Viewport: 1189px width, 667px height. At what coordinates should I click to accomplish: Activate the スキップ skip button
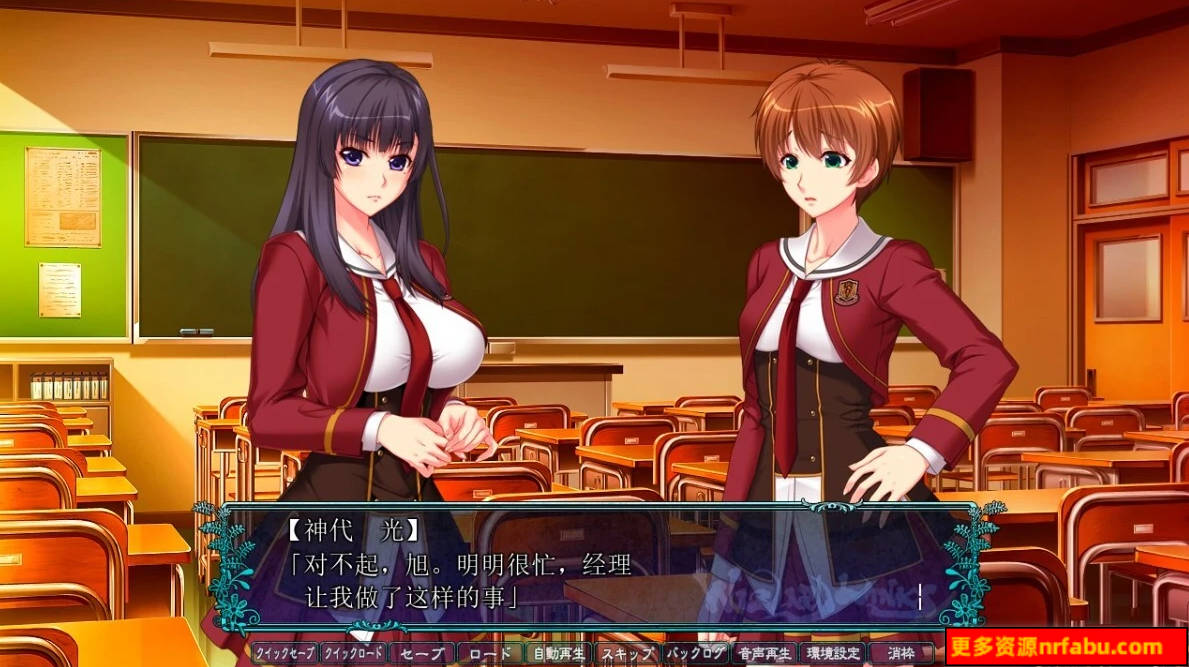(x=627, y=653)
